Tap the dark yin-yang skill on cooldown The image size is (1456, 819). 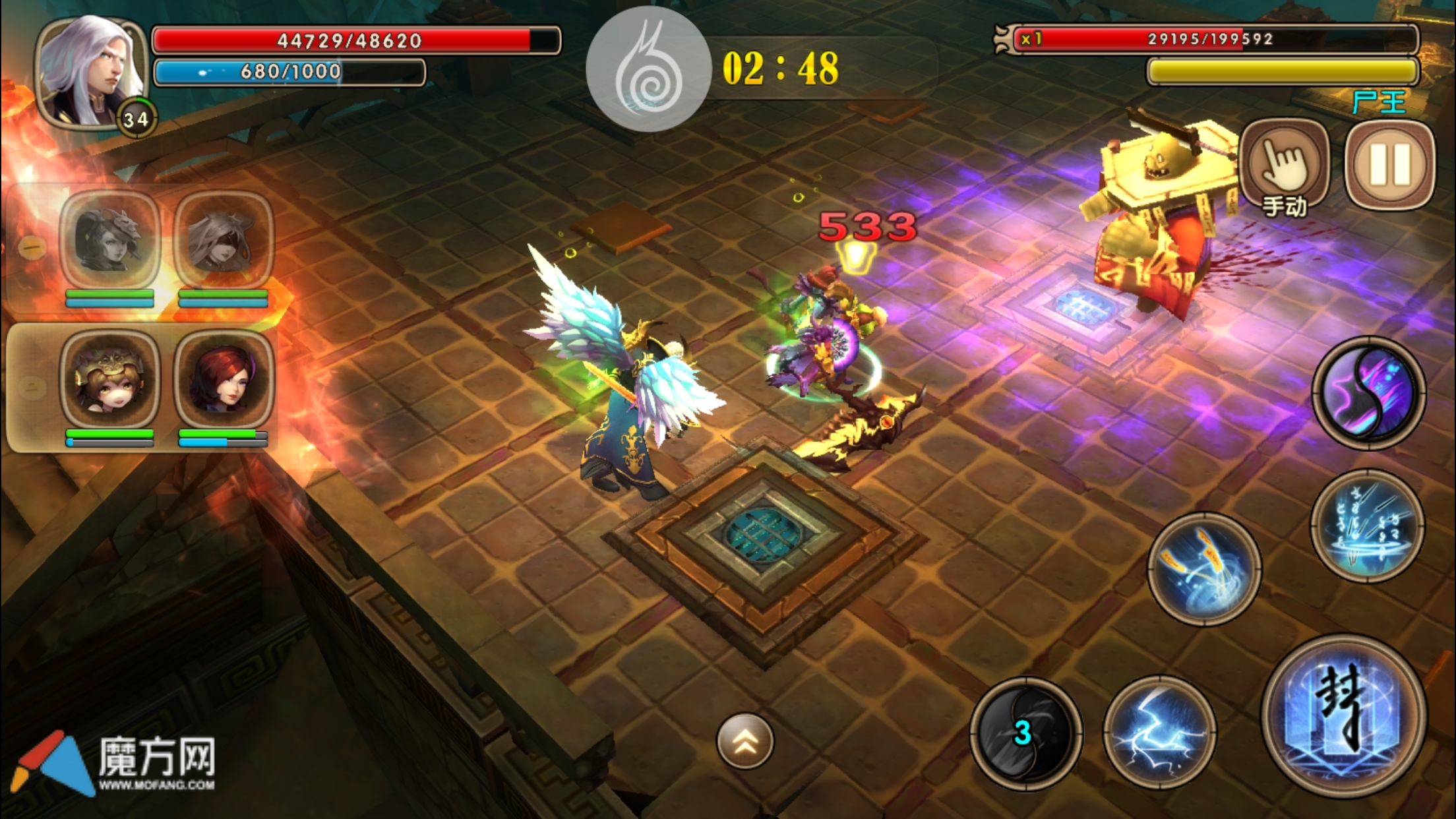tap(1025, 732)
